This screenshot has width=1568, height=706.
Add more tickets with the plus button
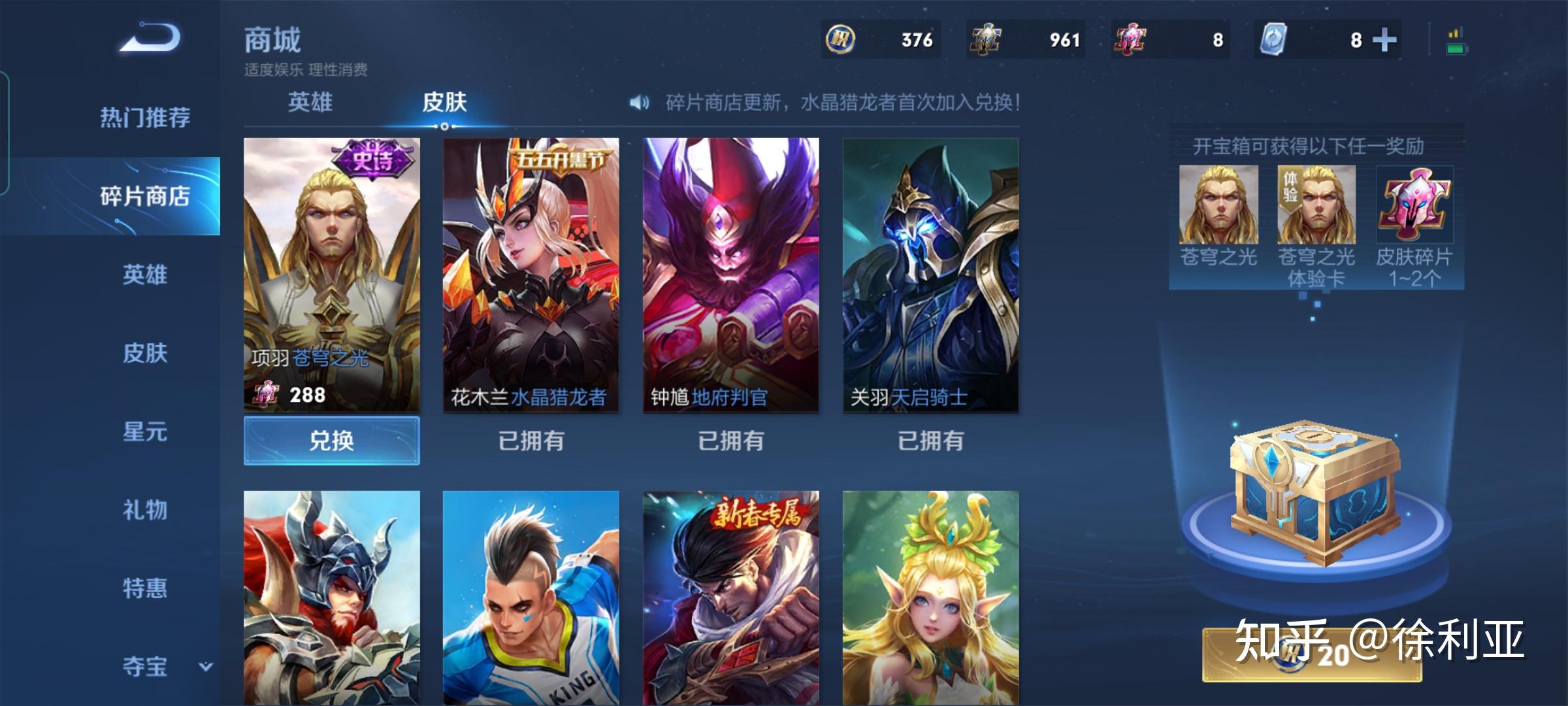pyautogui.click(x=1384, y=41)
